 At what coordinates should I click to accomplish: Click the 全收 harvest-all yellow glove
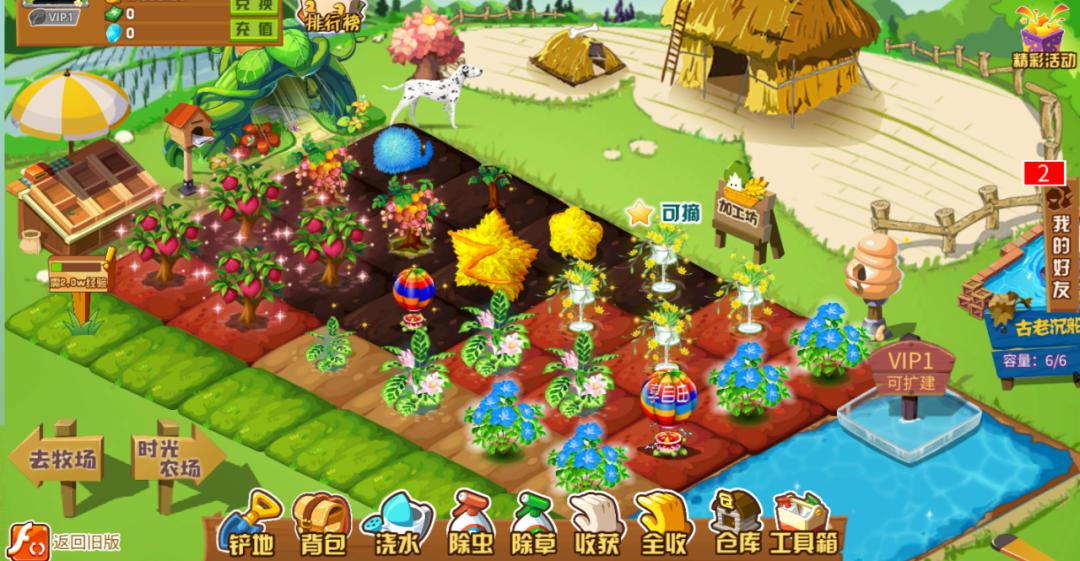[x=663, y=523]
